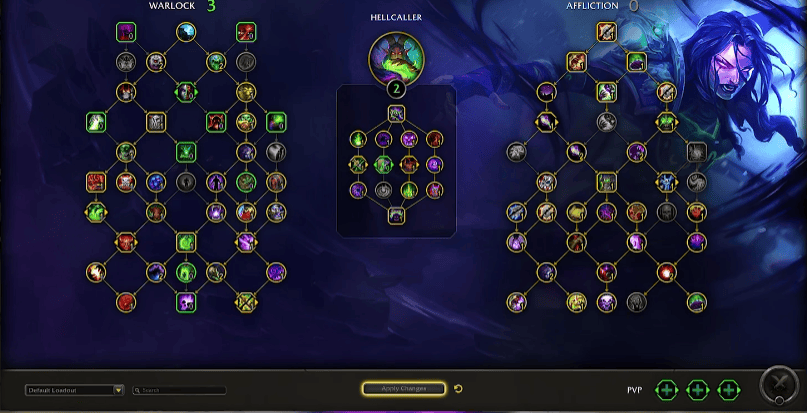Select the blue orb talent atop Warlock tree
Viewport: 807px width, 413px height.
[x=187, y=32]
